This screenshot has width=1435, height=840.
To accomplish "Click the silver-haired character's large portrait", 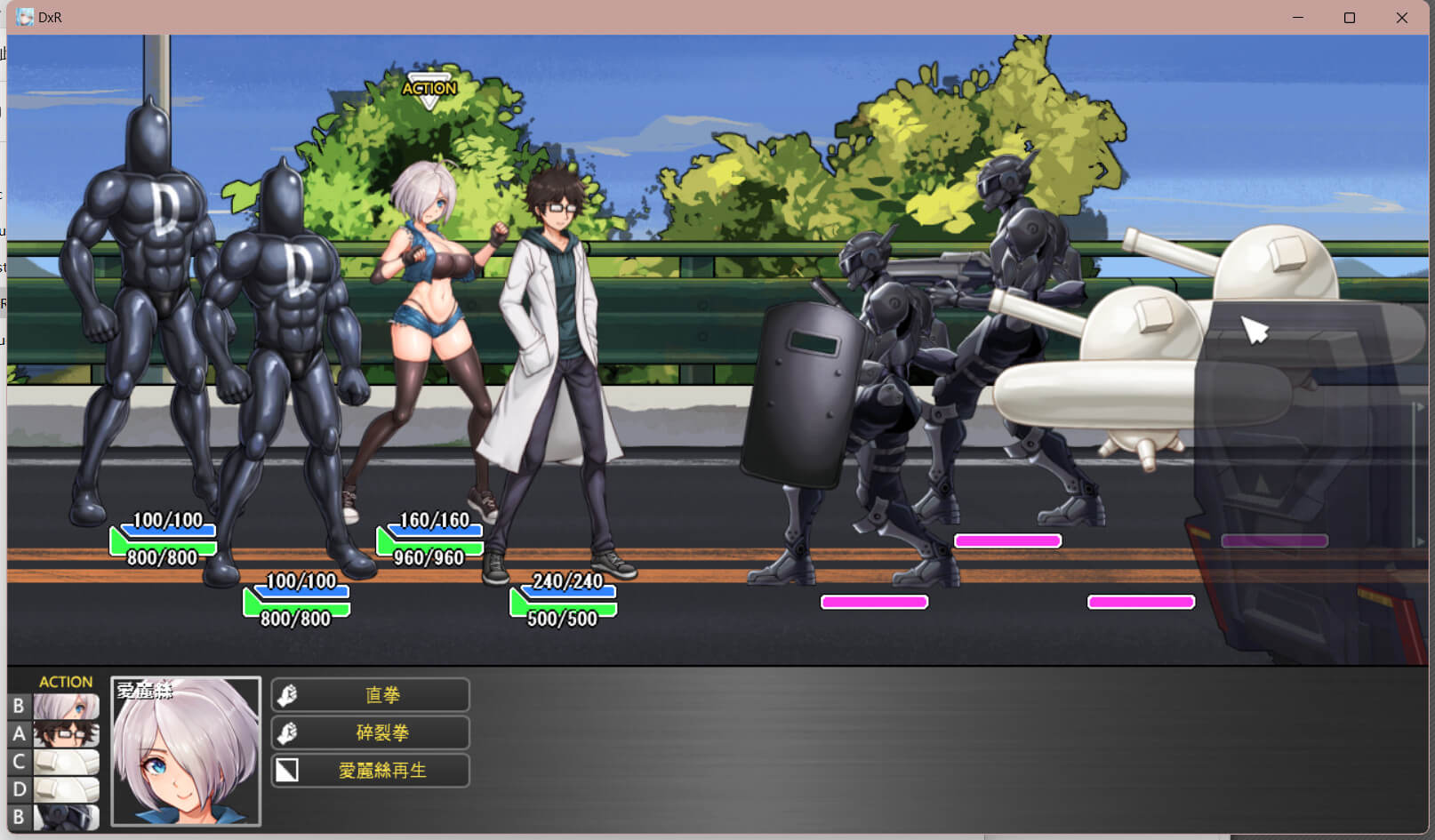I will (186, 752).
